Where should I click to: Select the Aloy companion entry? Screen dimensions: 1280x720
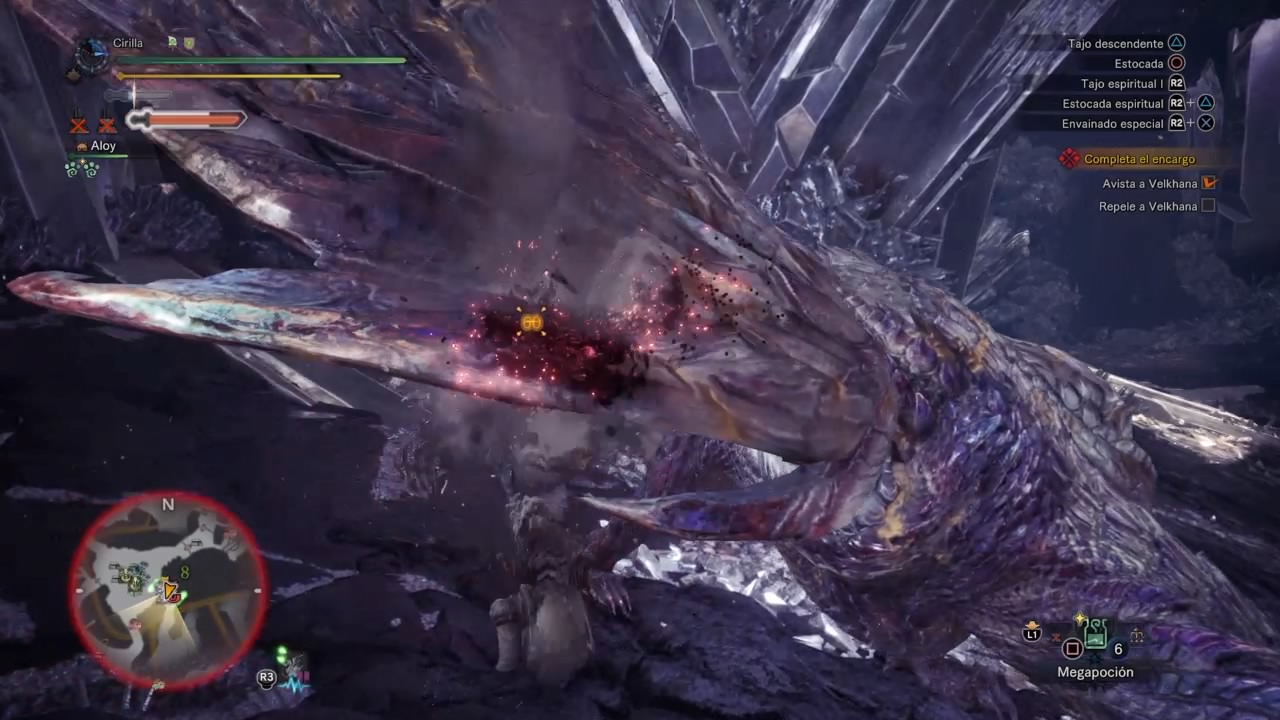pos(103,146)
